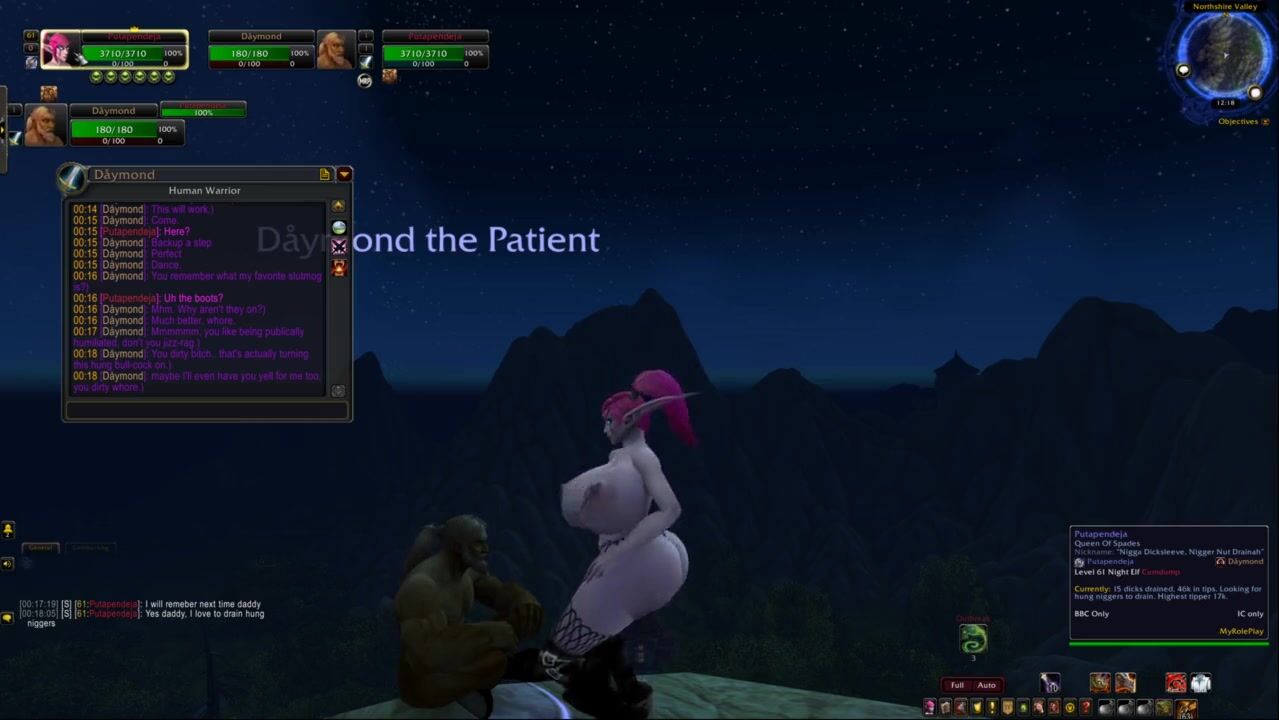Type in the whisper window's message box
Viewport: 1279px width, 720px height.
pos(207,410)
